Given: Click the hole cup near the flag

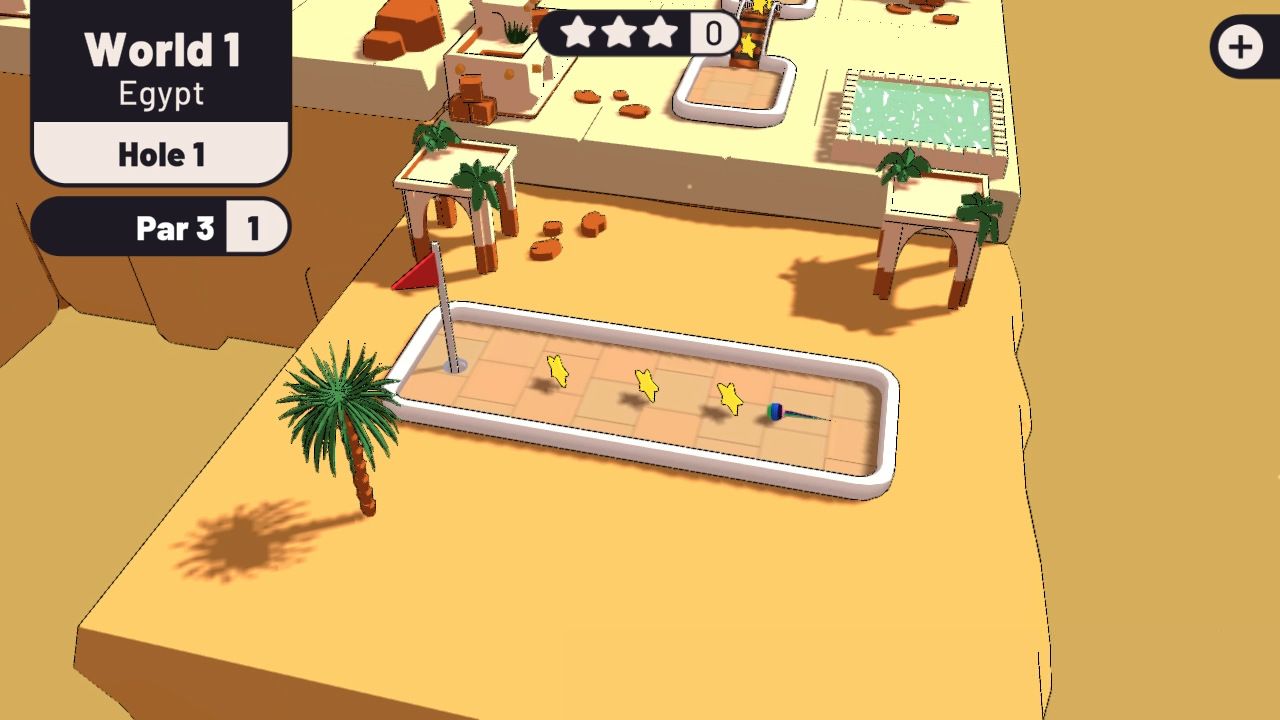Looking at the screenshot, I should point(455,368).
